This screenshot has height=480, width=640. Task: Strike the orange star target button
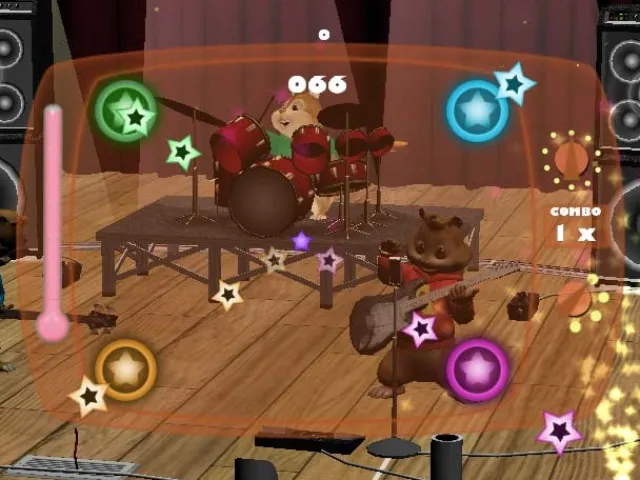[x=126, y=370]
